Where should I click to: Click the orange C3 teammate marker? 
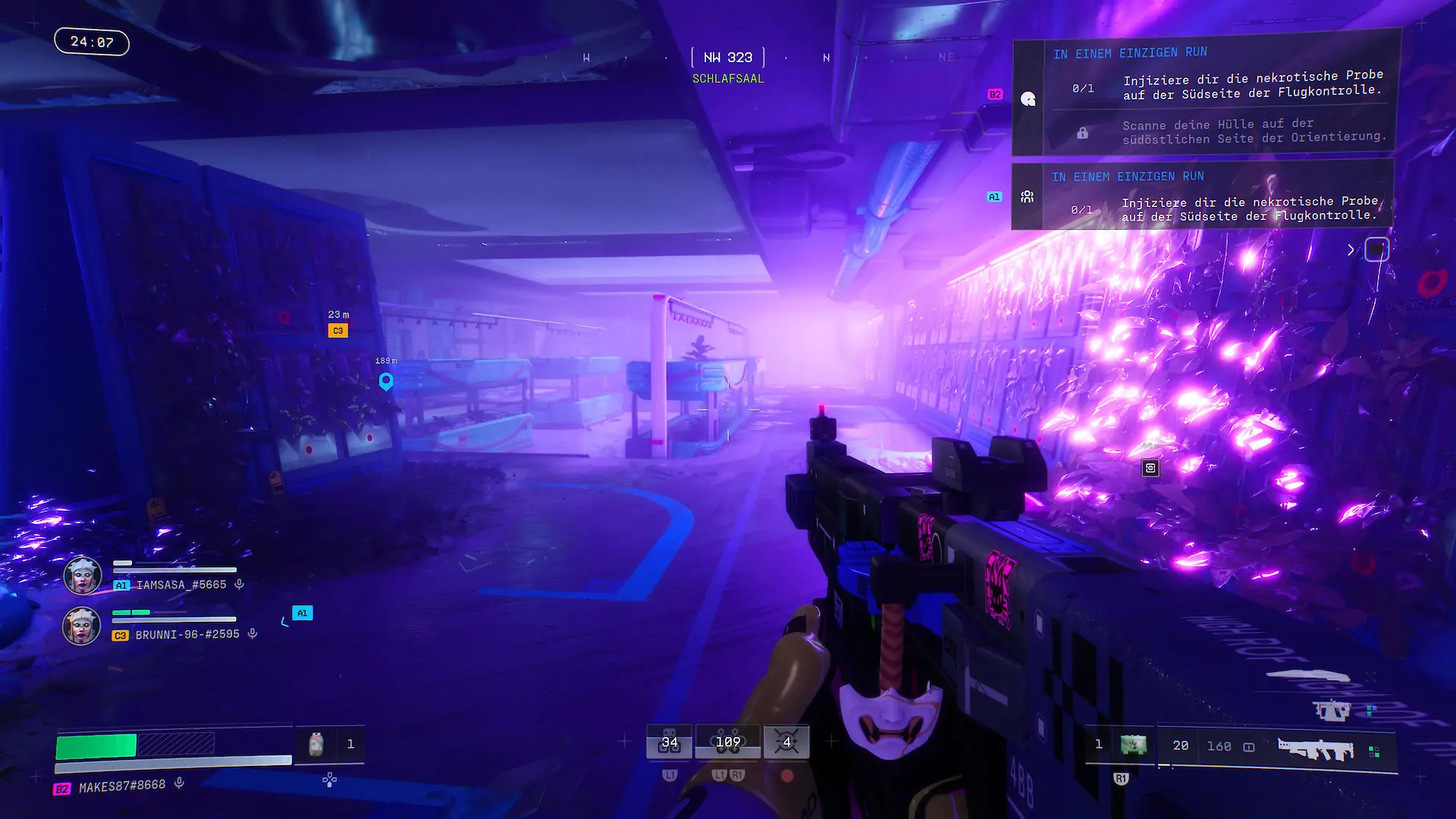point(338,331)
